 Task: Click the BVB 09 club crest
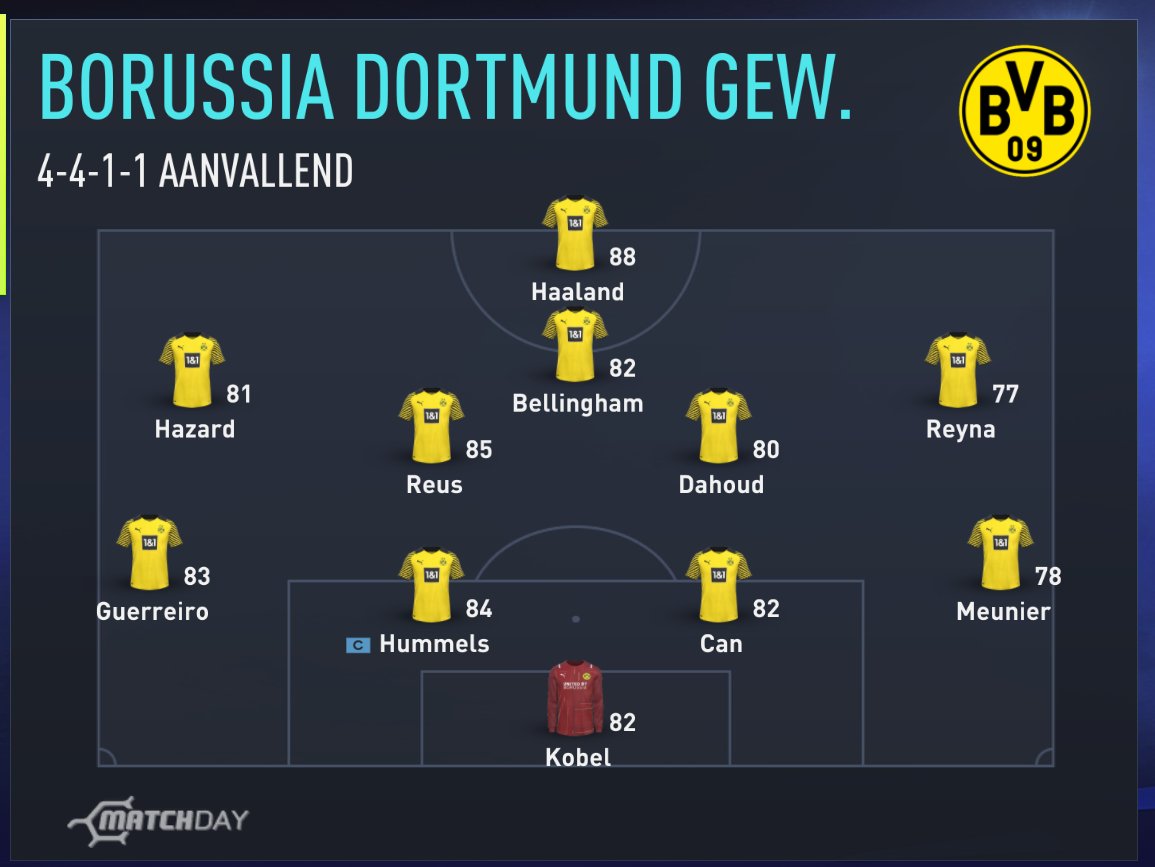pyautogui.click(x=1024, y=111)
